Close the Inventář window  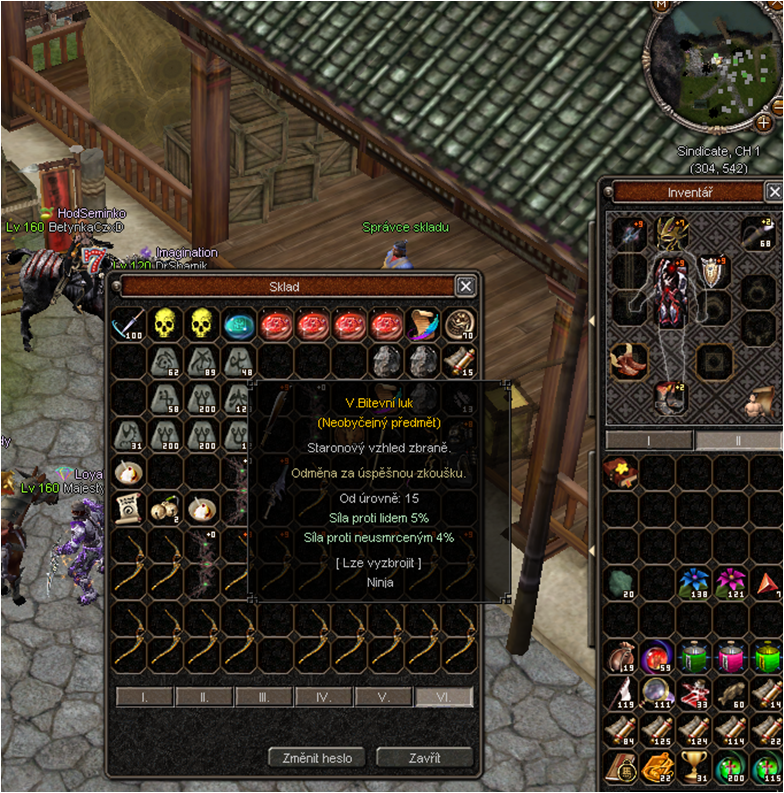[x=773, y=192]
